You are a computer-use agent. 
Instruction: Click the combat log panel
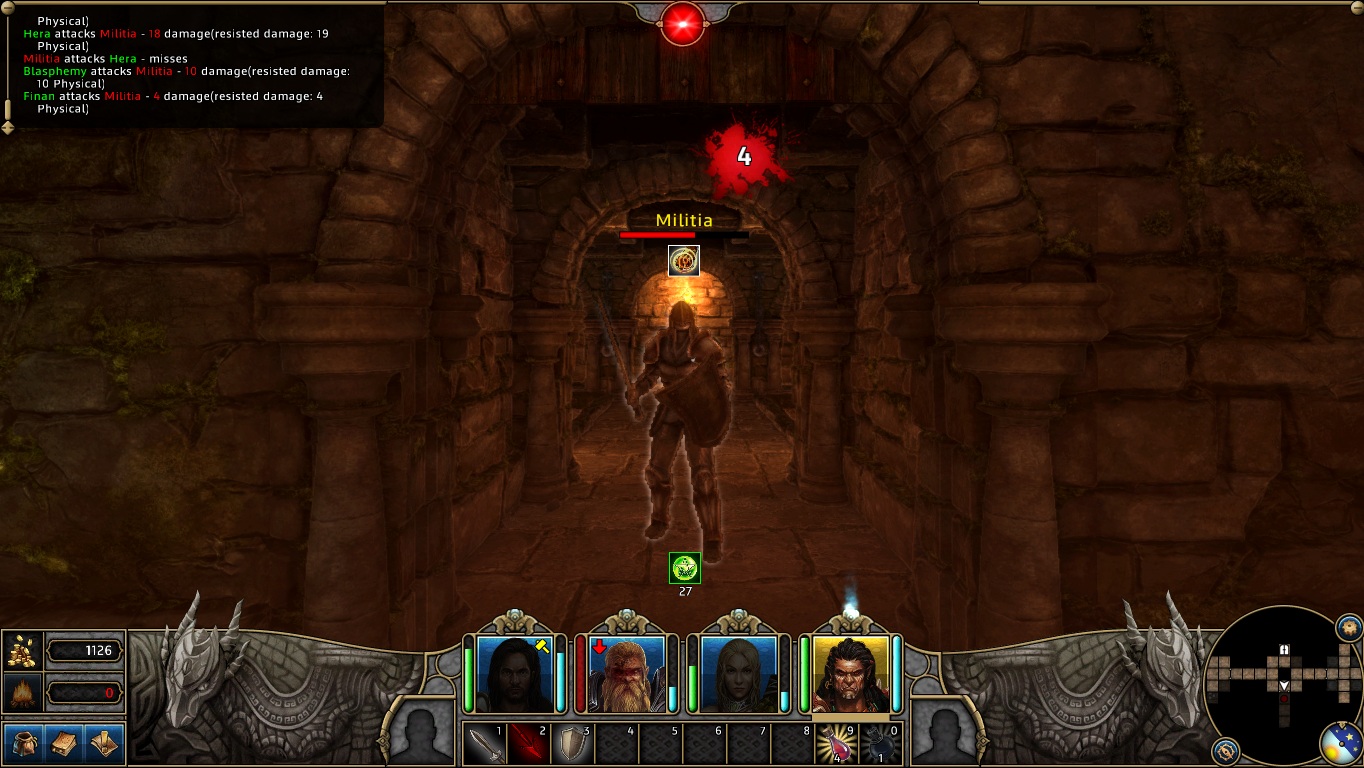point(190,65)
